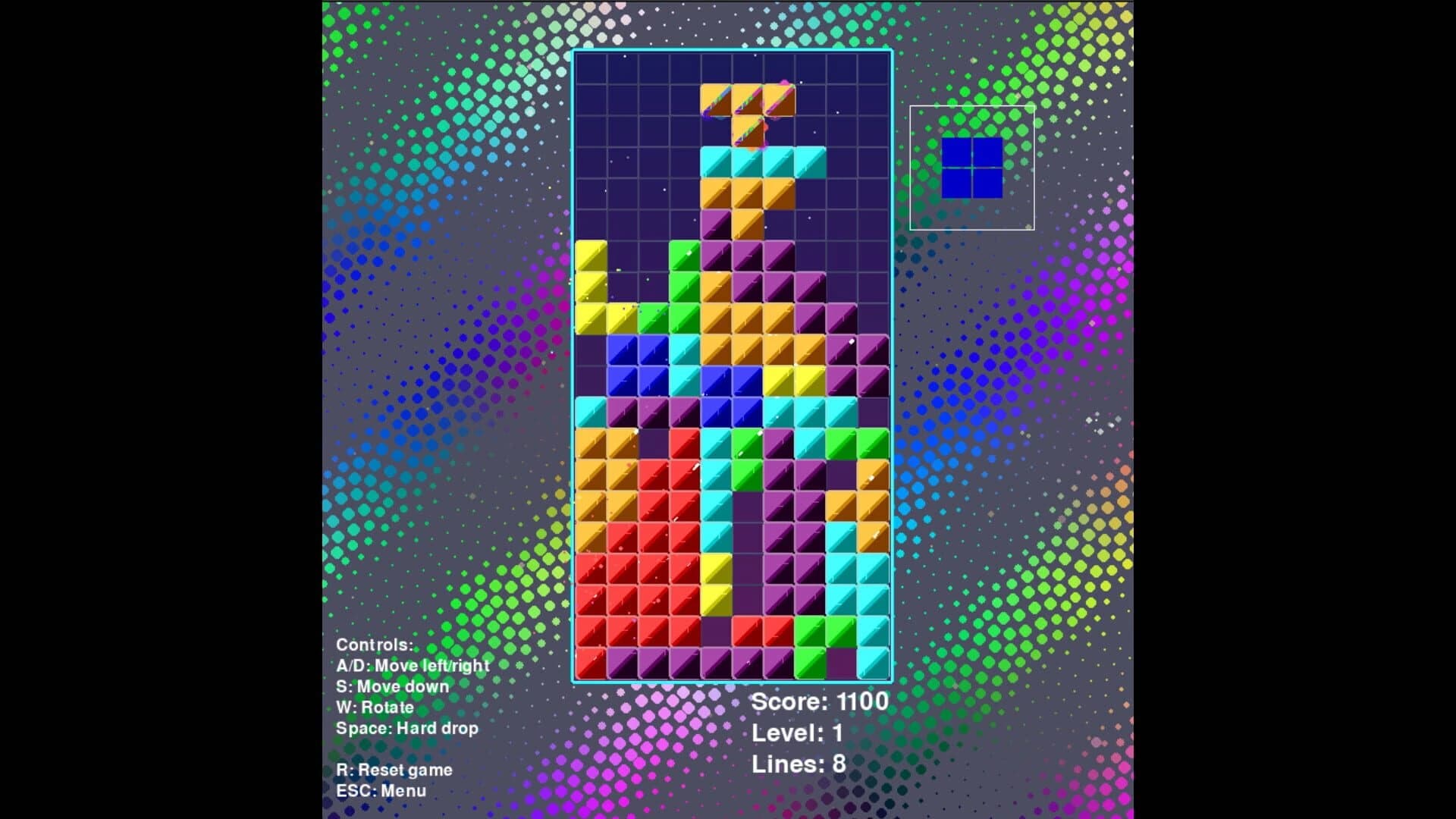Click the W: Rotate control label
The width and height of the screenshot is (1456, 819).
pos(375,707)
